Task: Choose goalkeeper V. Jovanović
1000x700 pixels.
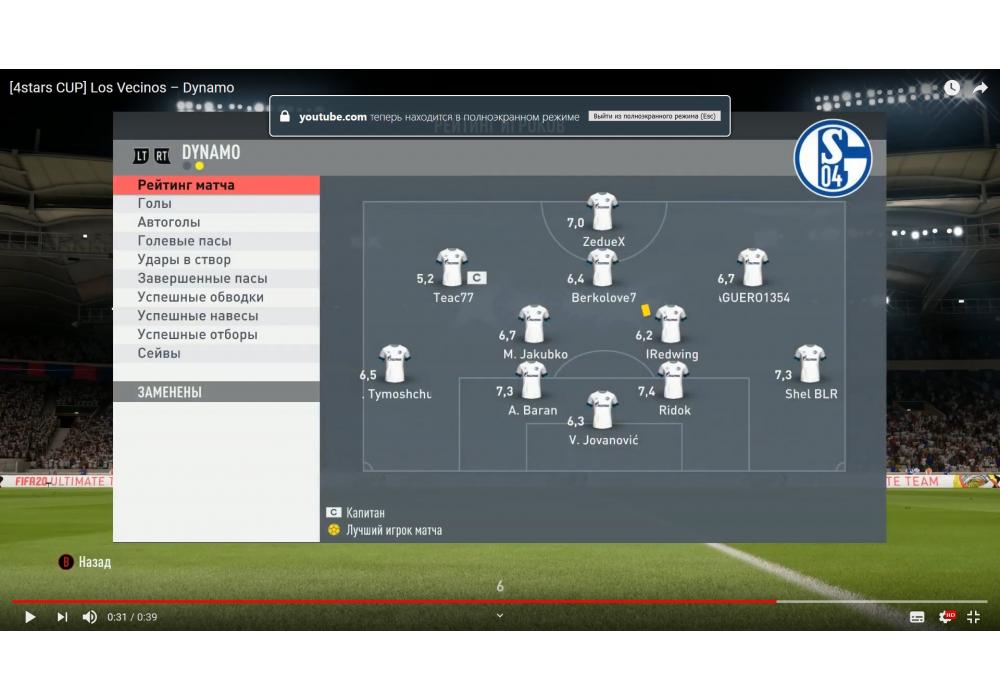Action: tap(603, 410)
